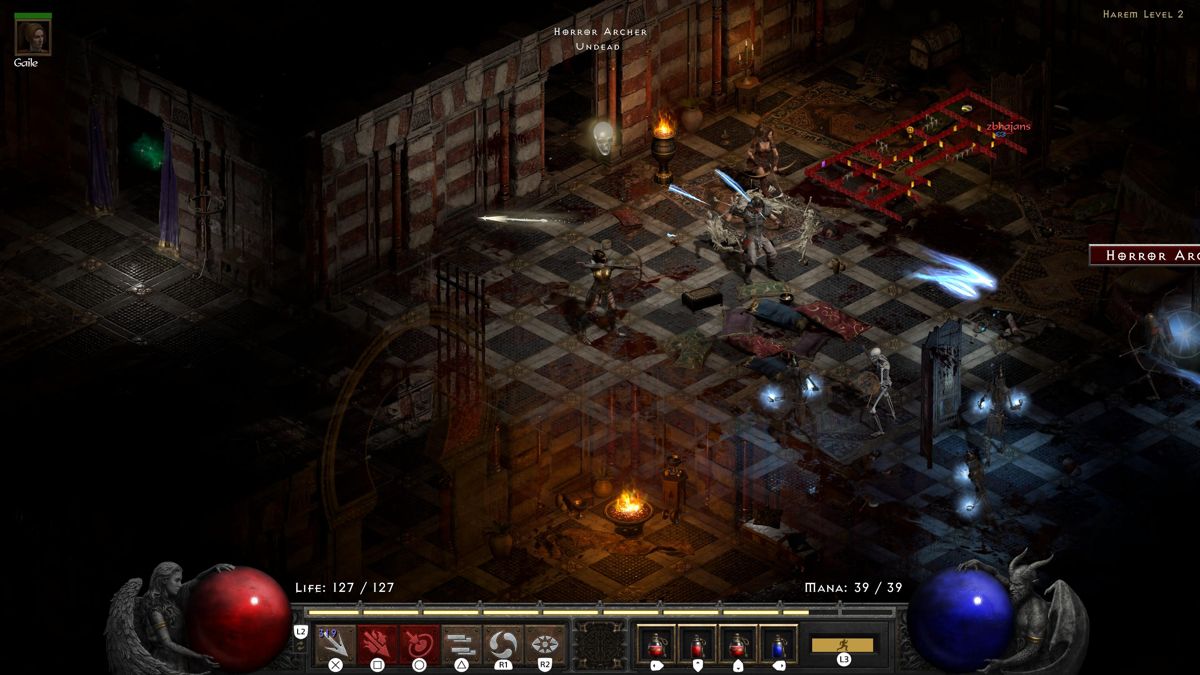The width and height of the screenshot is (1200, 675).
Task: Open the ornate center panel between skills and potions
Action: click(600, 644)
